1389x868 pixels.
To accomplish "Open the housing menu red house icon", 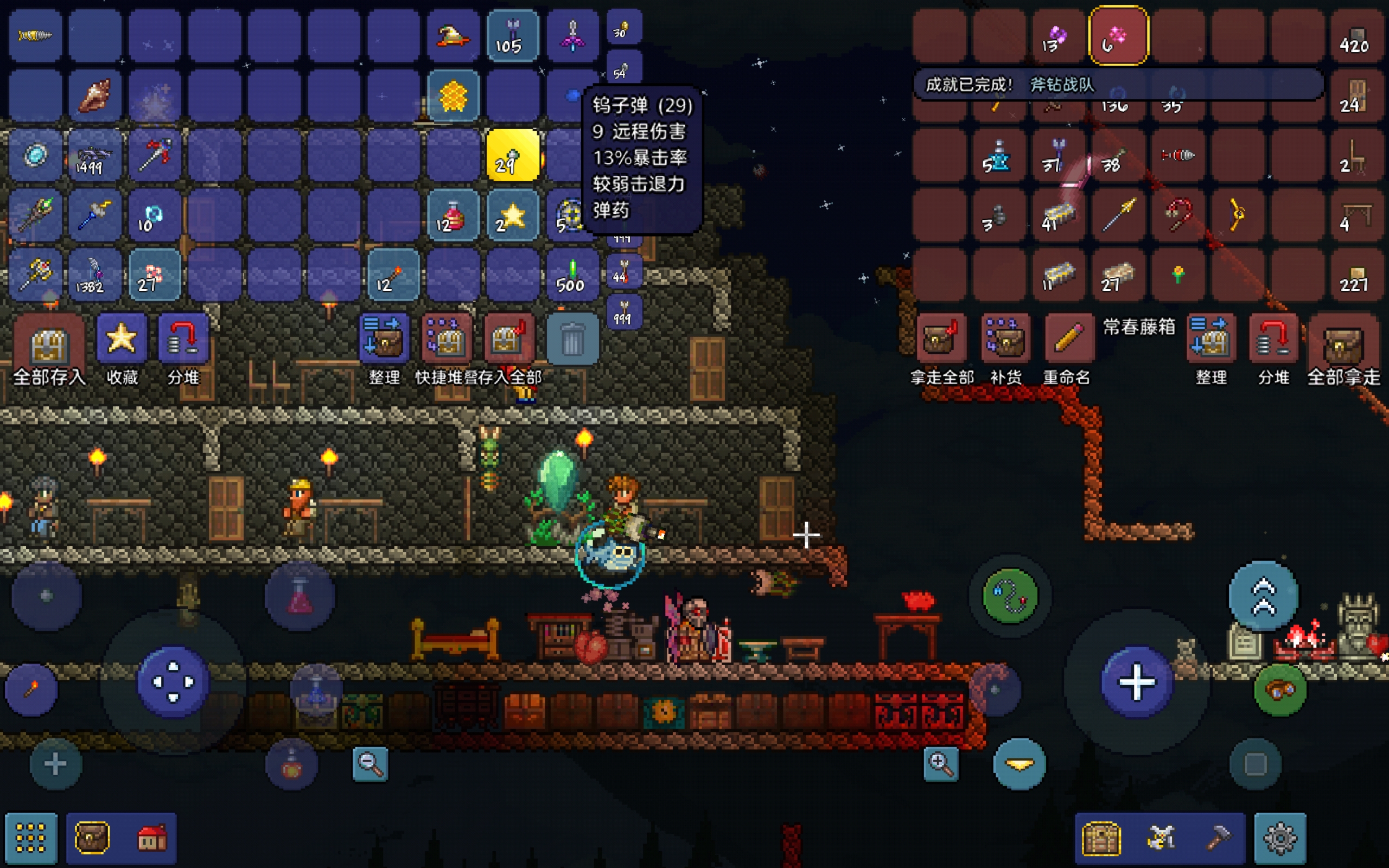I will (x=151, y=838).
